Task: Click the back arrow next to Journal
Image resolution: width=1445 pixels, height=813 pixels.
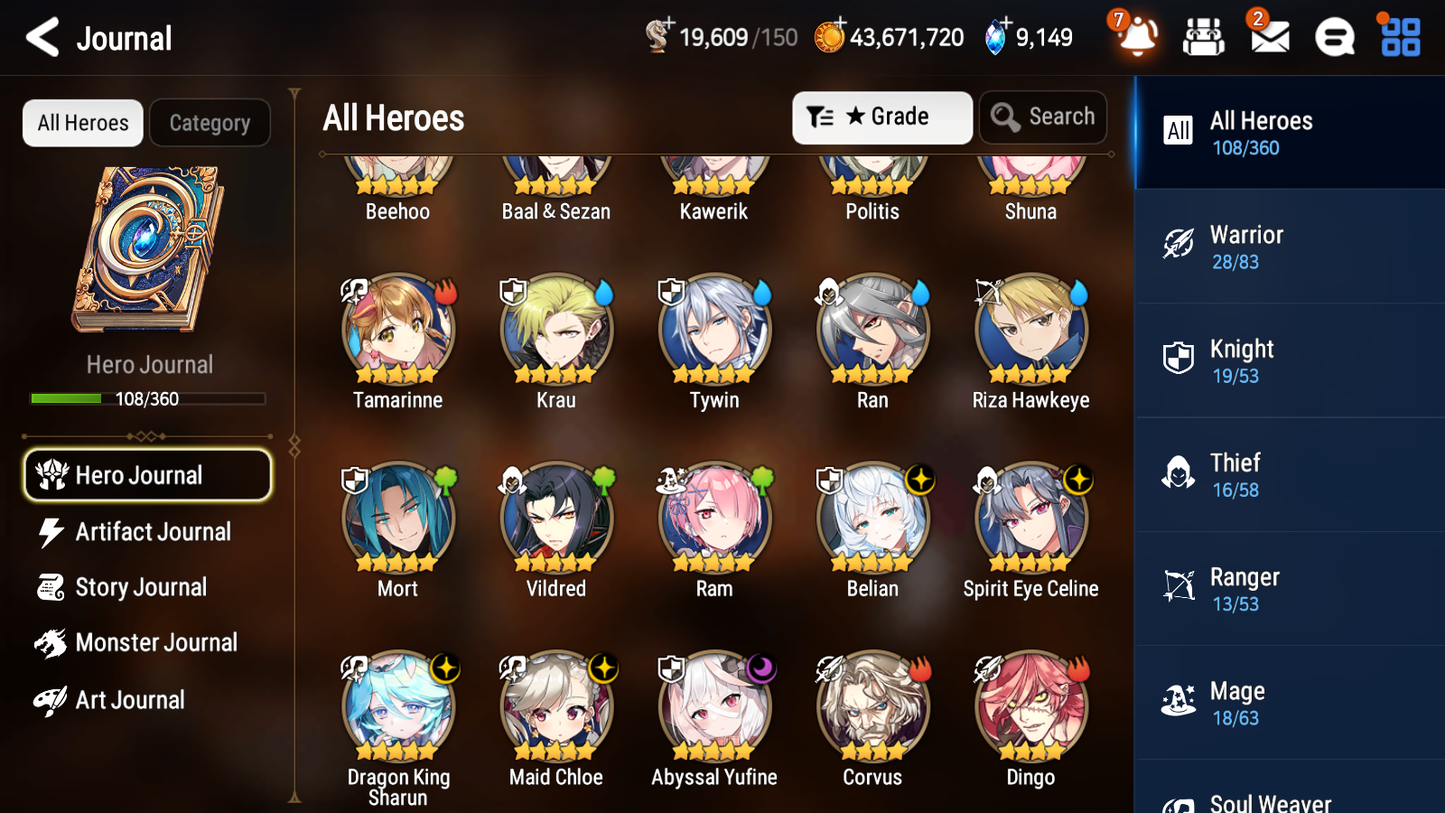Action: [x=42, y=36]
